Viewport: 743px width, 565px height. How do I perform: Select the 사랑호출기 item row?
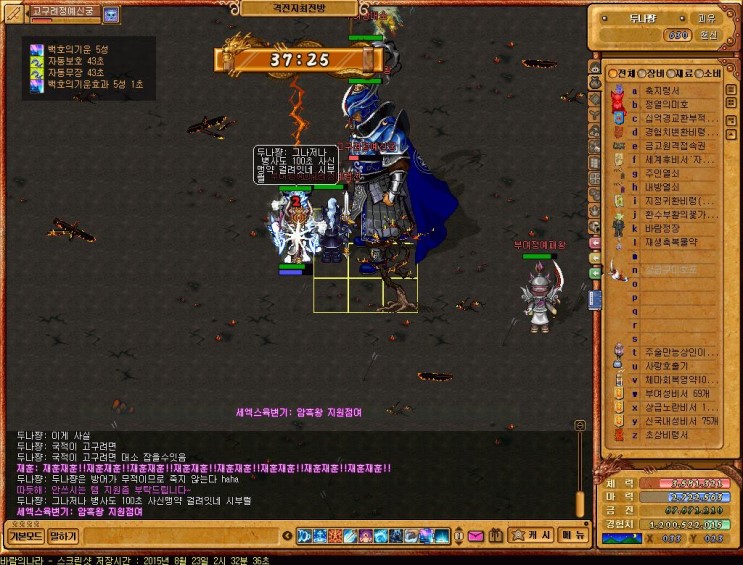[x=667, y=365]
